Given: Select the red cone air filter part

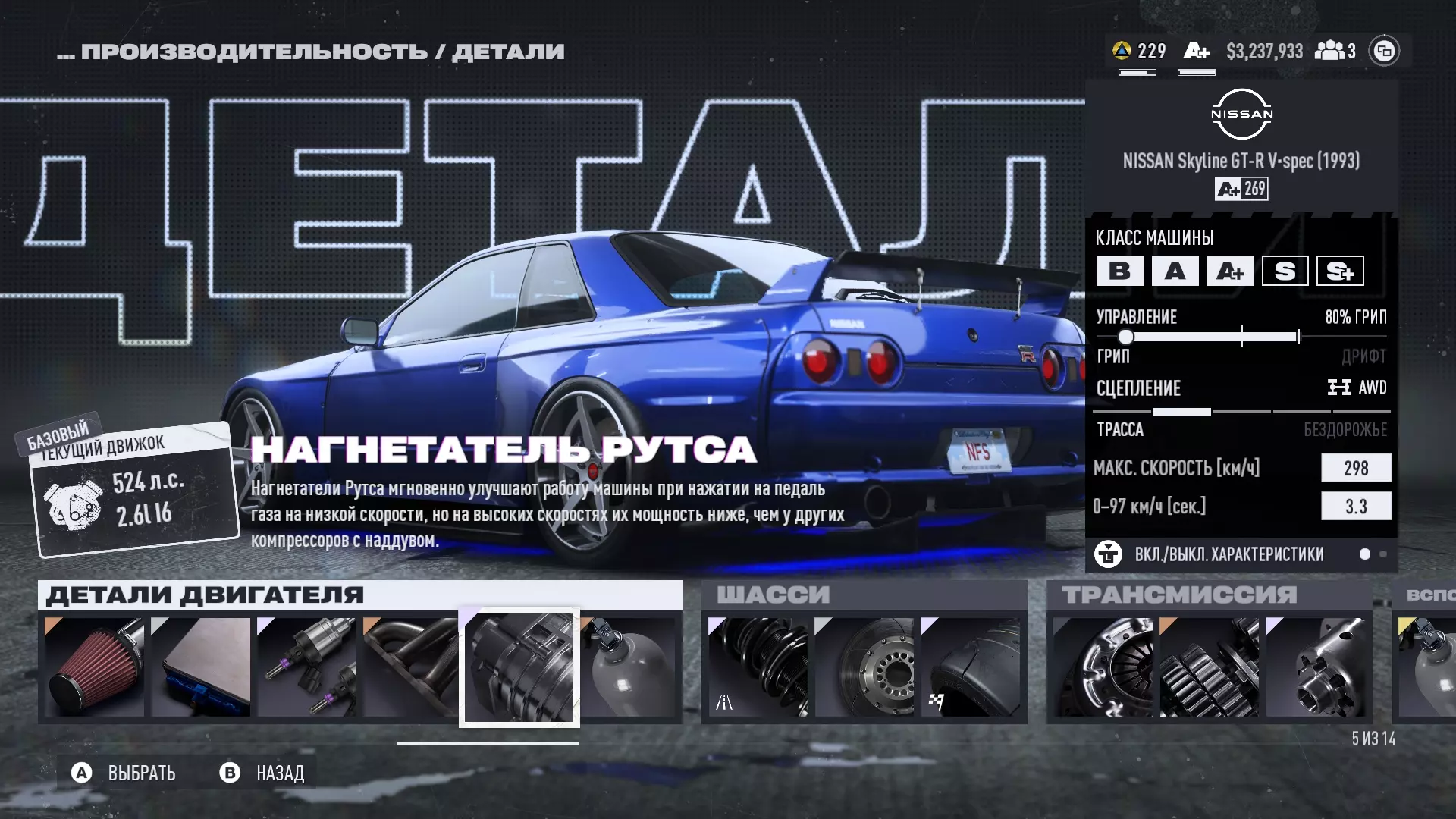Looking at the screenshot, I should 95,667.
